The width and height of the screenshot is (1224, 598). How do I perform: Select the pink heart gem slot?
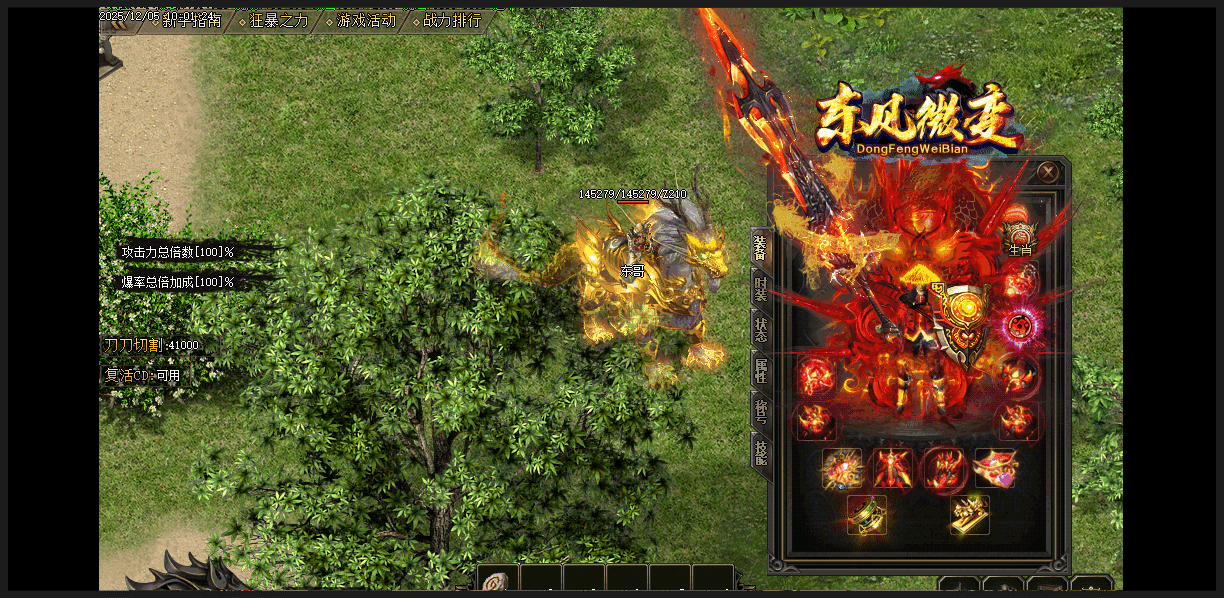[x=996, y=467]
